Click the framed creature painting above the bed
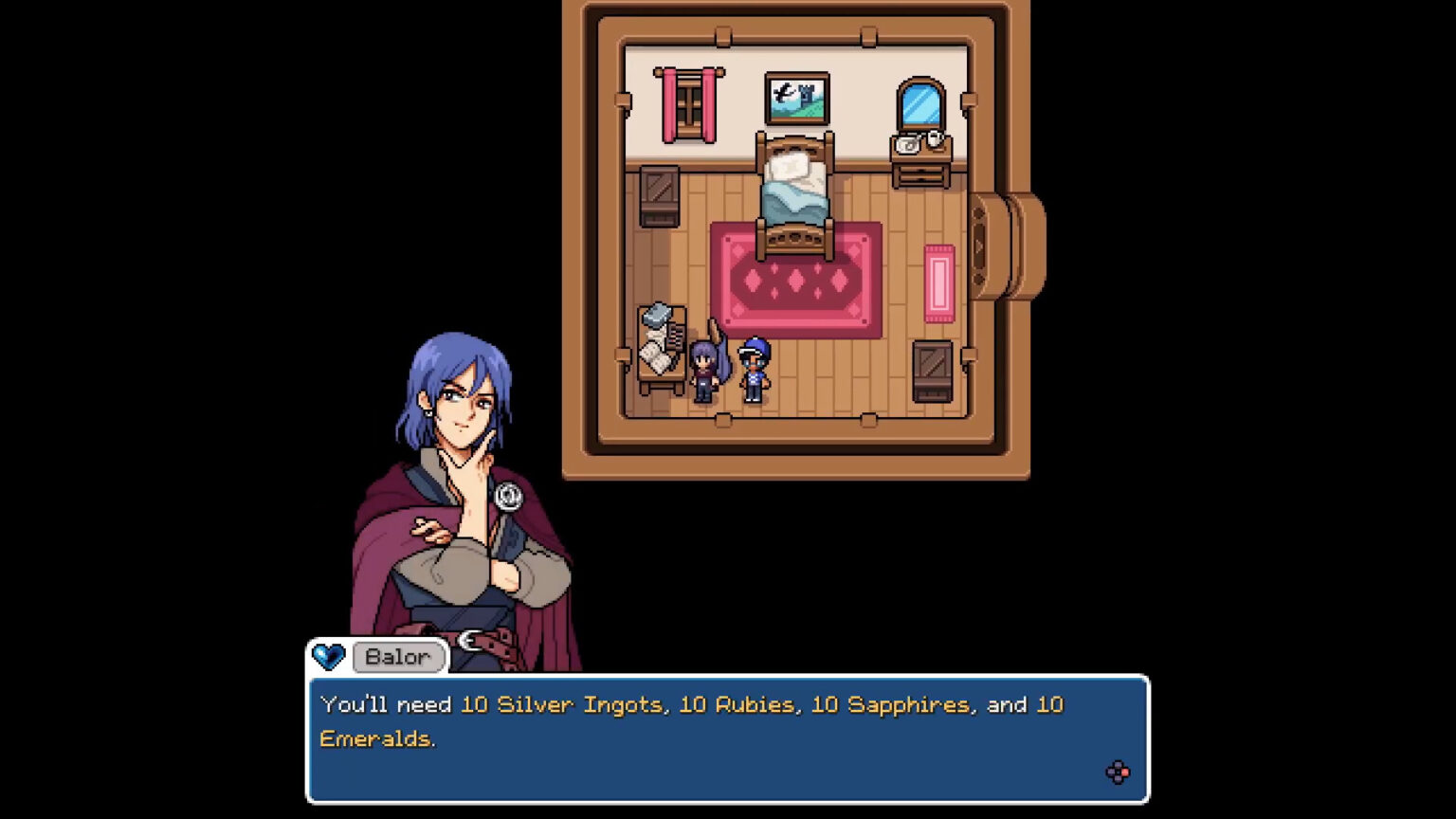Screen dimensions: 1456x819 point(796,98)
